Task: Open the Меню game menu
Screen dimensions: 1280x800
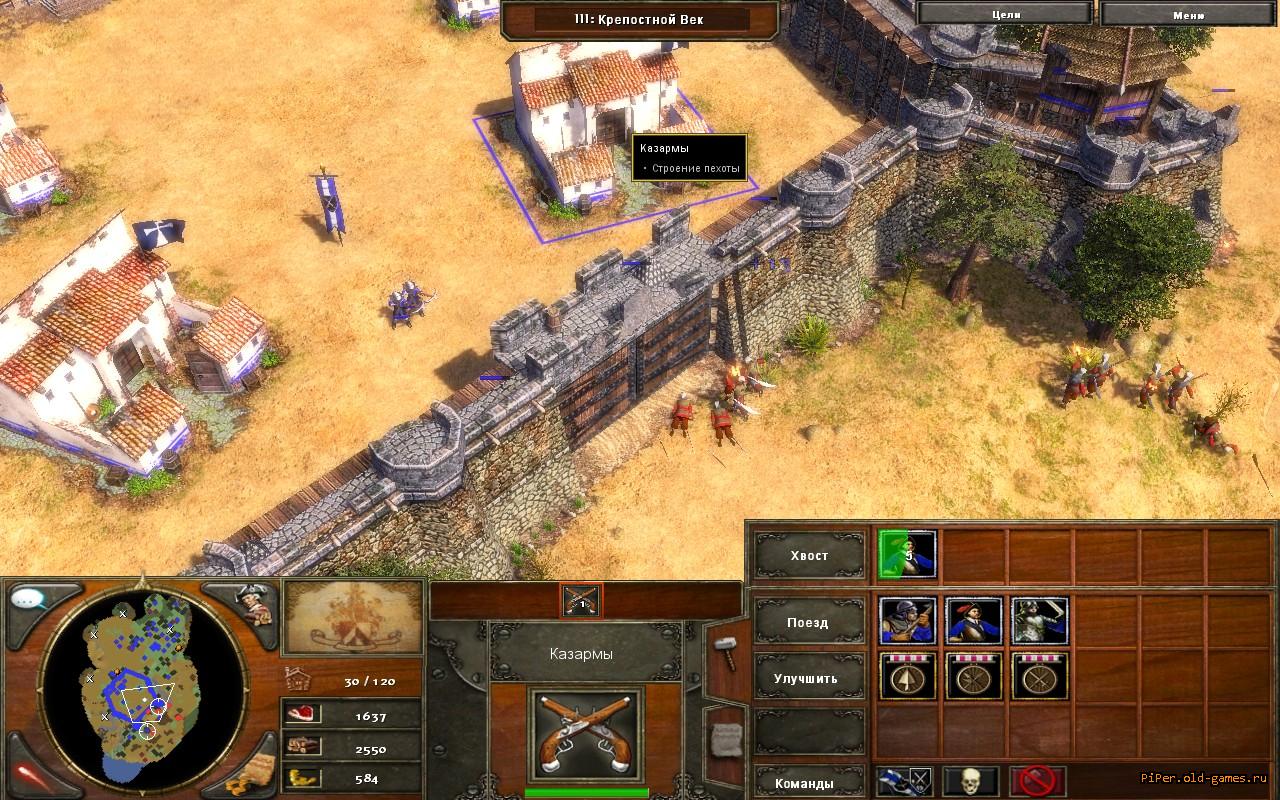Action: 1188,12
